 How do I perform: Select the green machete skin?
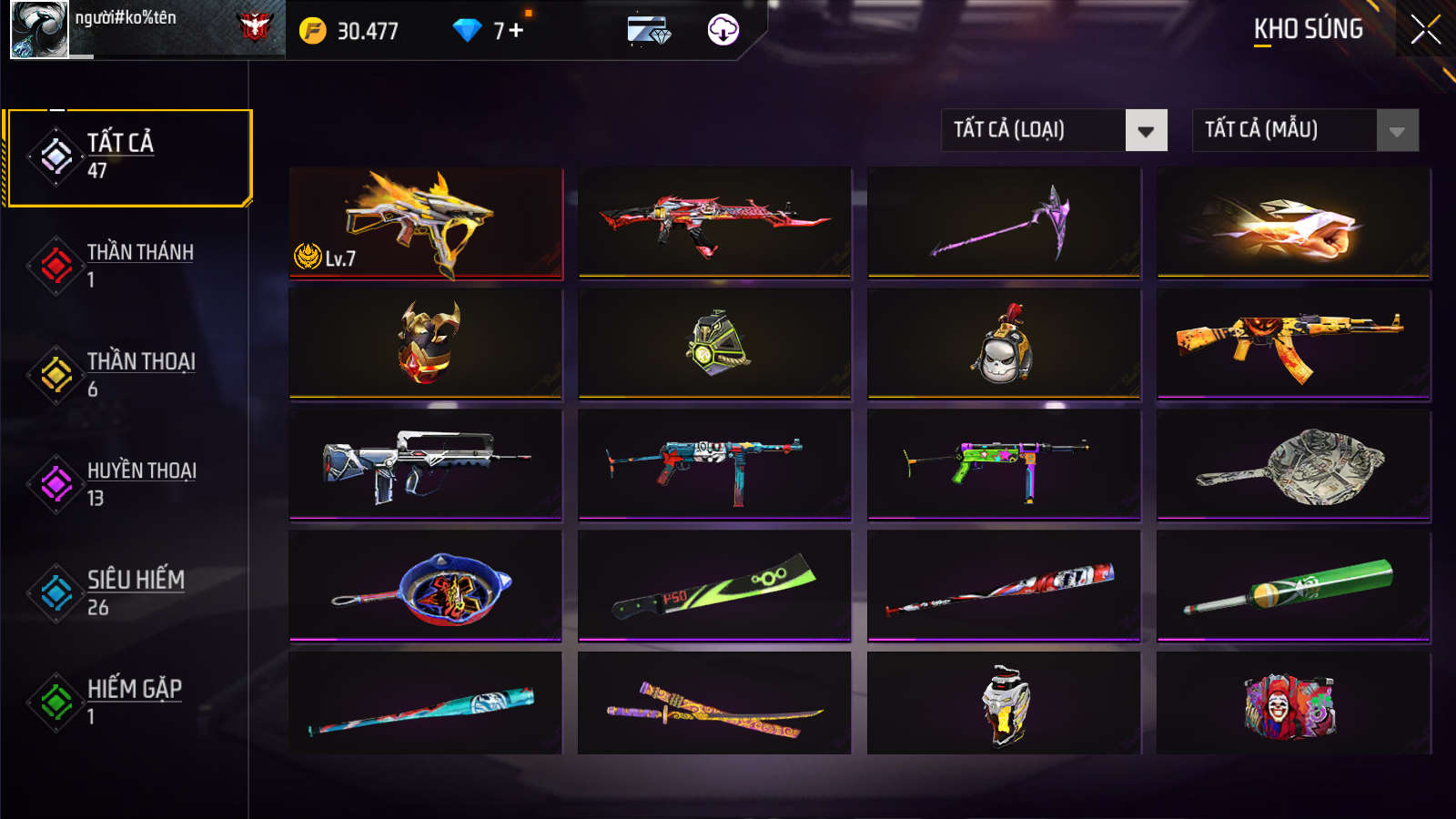(x=714, y=586)
